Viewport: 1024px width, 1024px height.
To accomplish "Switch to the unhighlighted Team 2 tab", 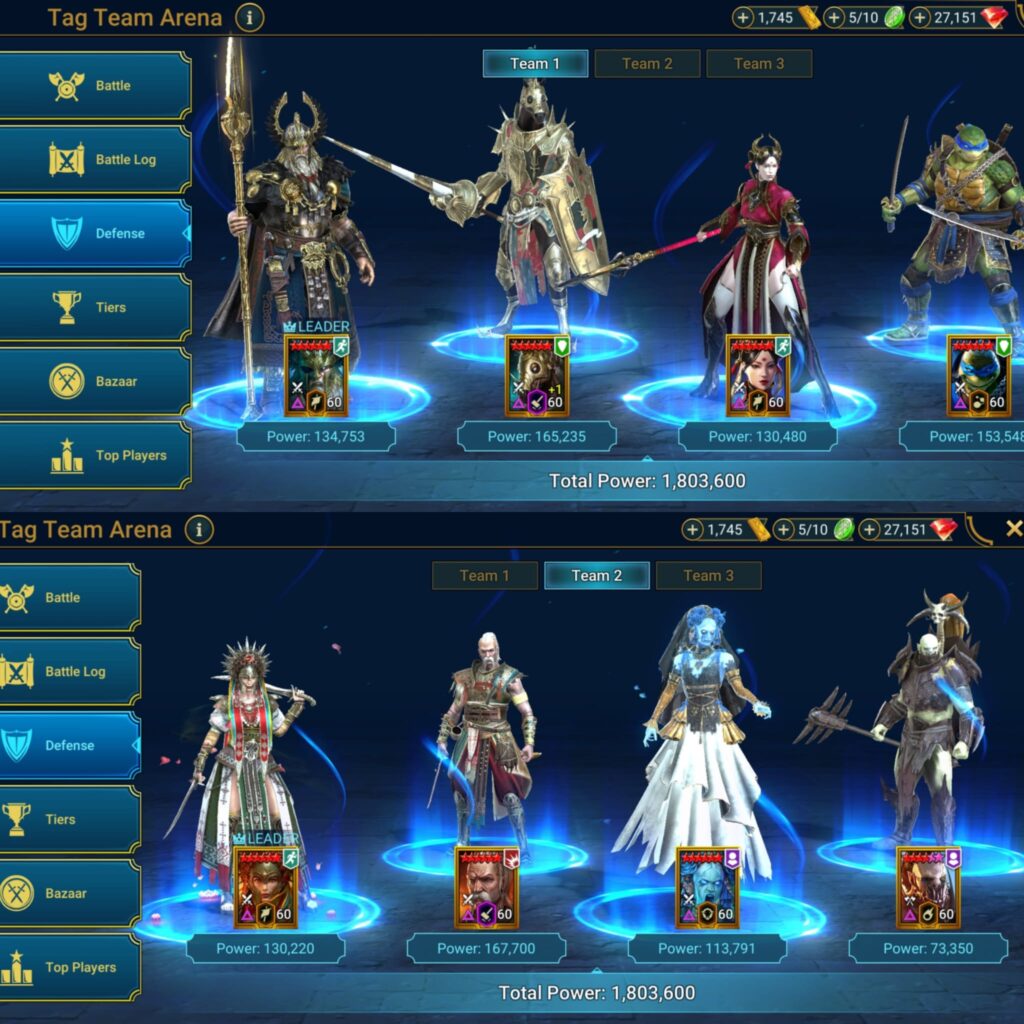I will click(647, 64).
